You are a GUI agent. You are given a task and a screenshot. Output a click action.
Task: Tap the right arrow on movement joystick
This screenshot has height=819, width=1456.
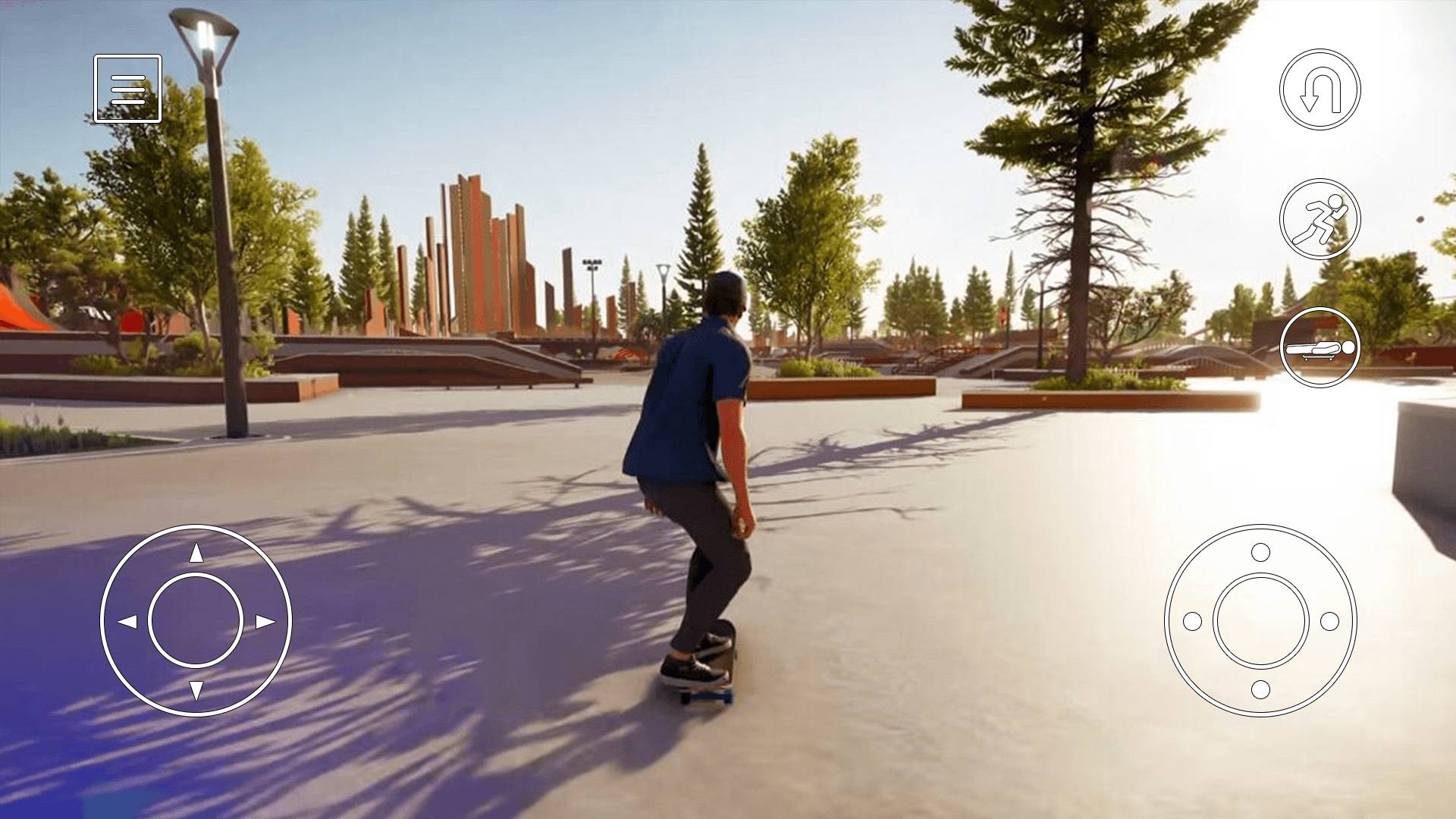[265, 622]
